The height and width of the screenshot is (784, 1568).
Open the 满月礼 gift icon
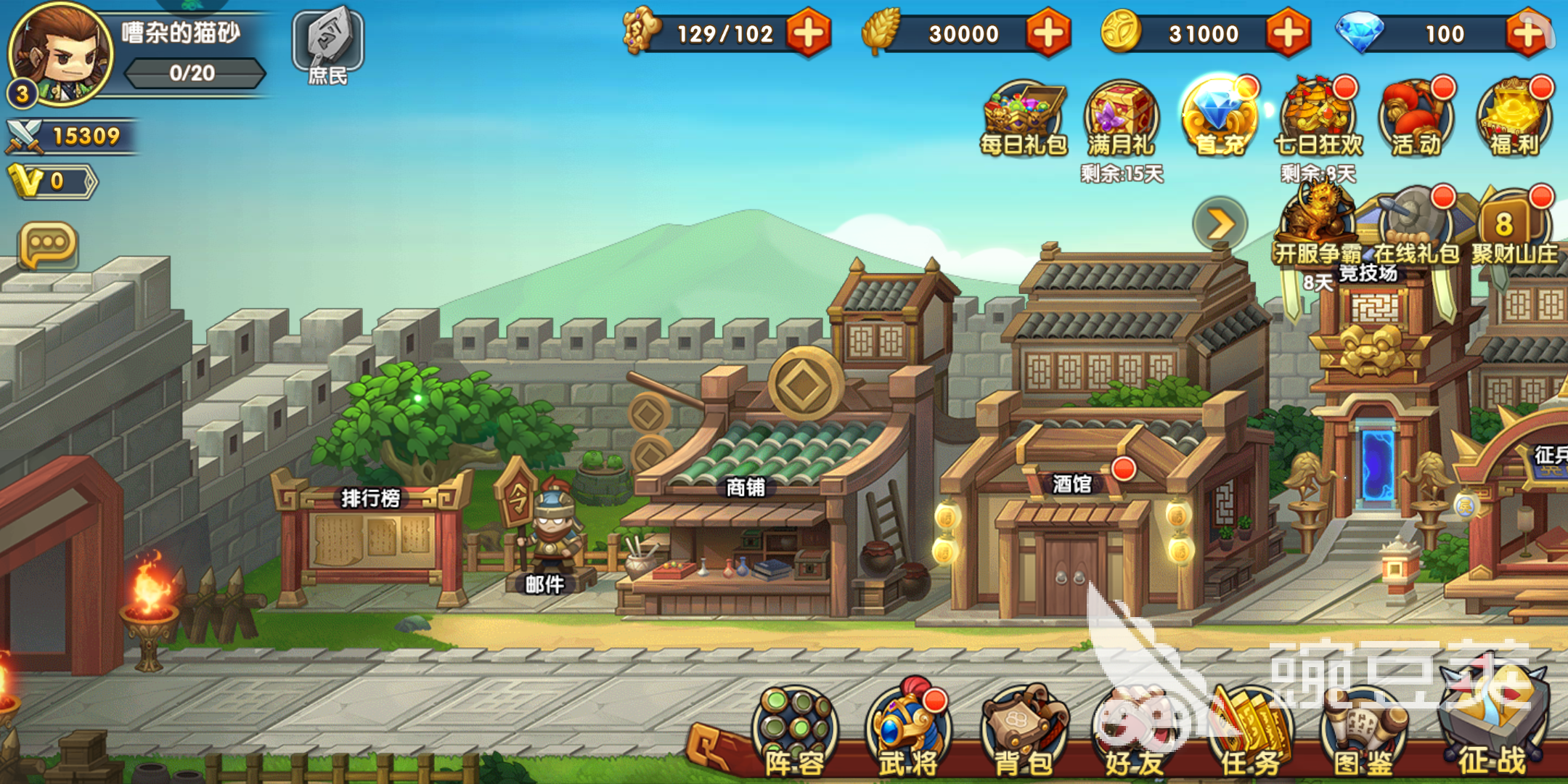(1121, 119)
